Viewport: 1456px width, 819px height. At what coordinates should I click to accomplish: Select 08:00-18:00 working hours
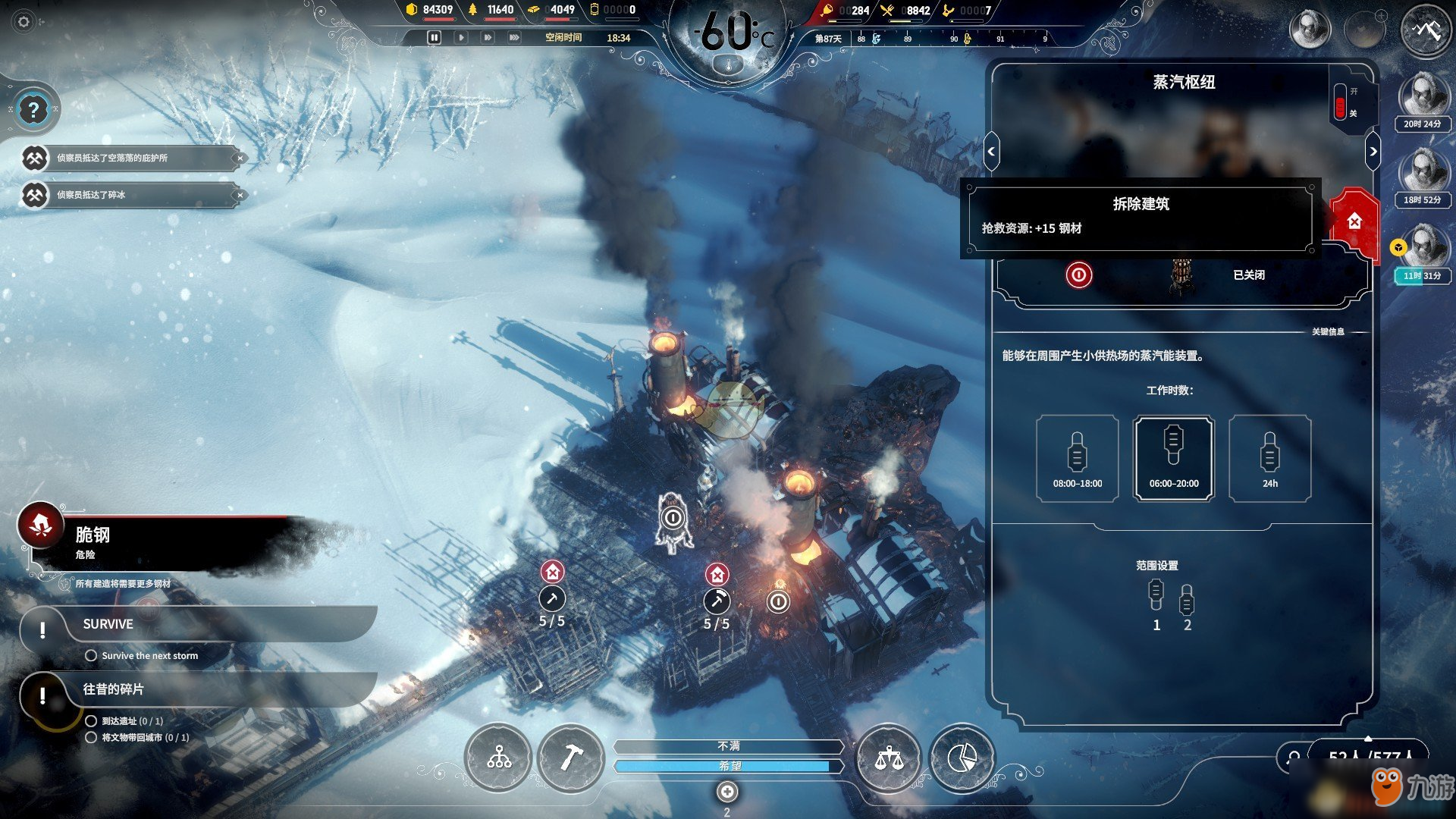click(x=1077, y=458)
